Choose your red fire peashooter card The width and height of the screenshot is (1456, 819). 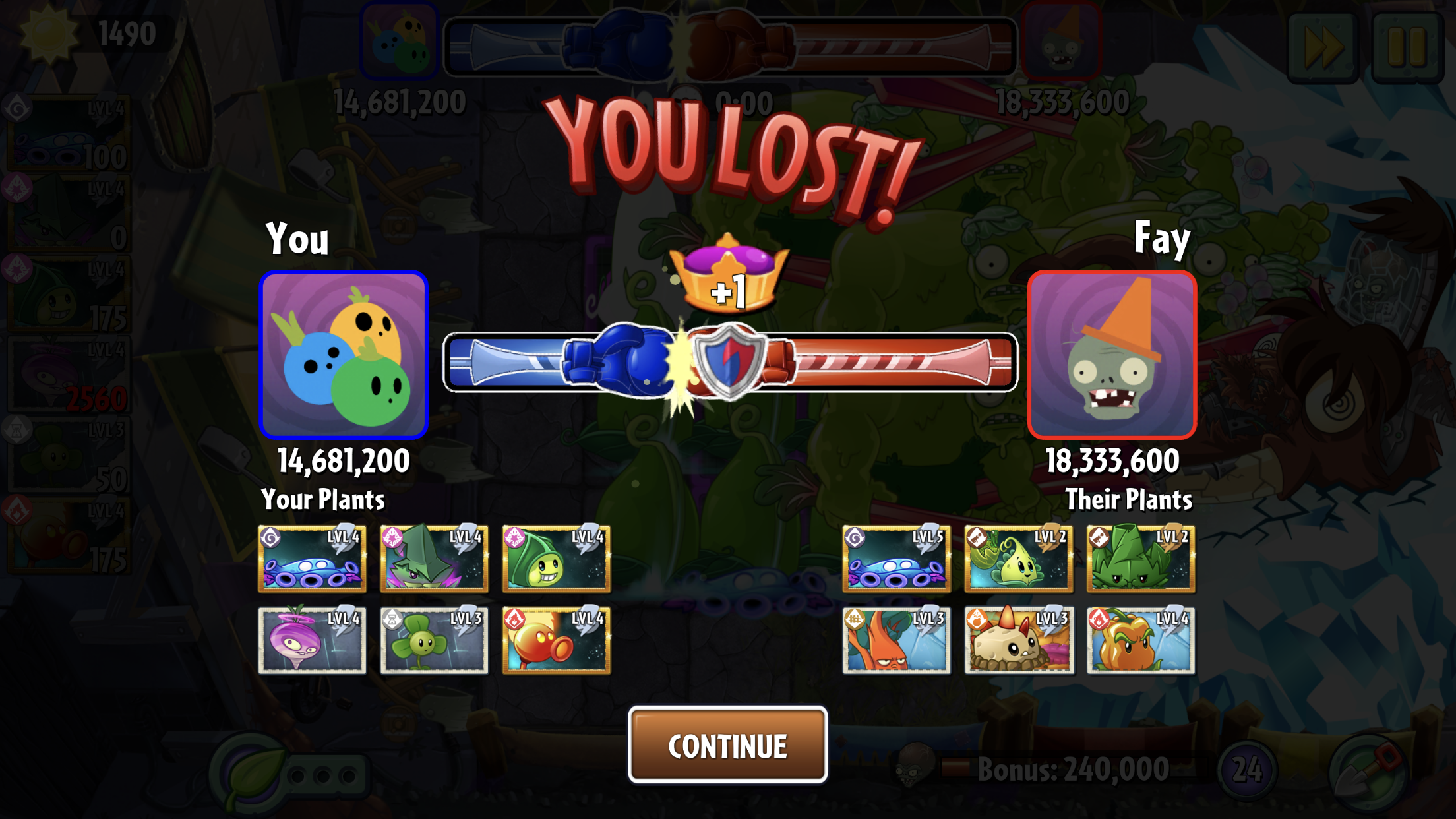click(x=556, y=640)
